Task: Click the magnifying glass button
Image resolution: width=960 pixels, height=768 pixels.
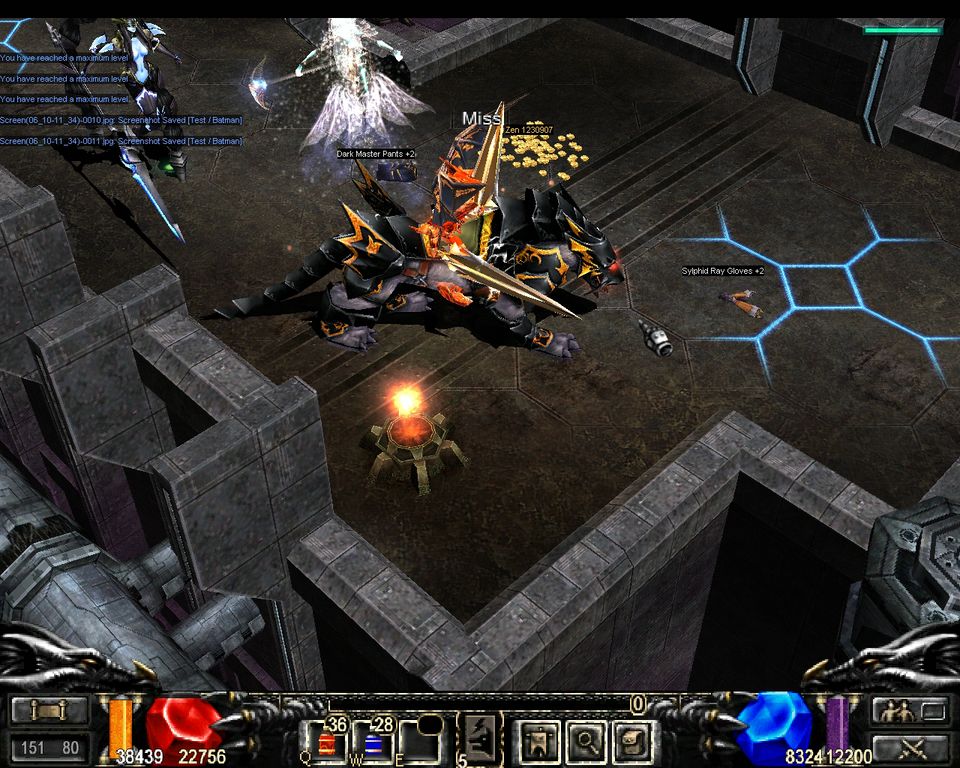Action: [x=584, y=743]
